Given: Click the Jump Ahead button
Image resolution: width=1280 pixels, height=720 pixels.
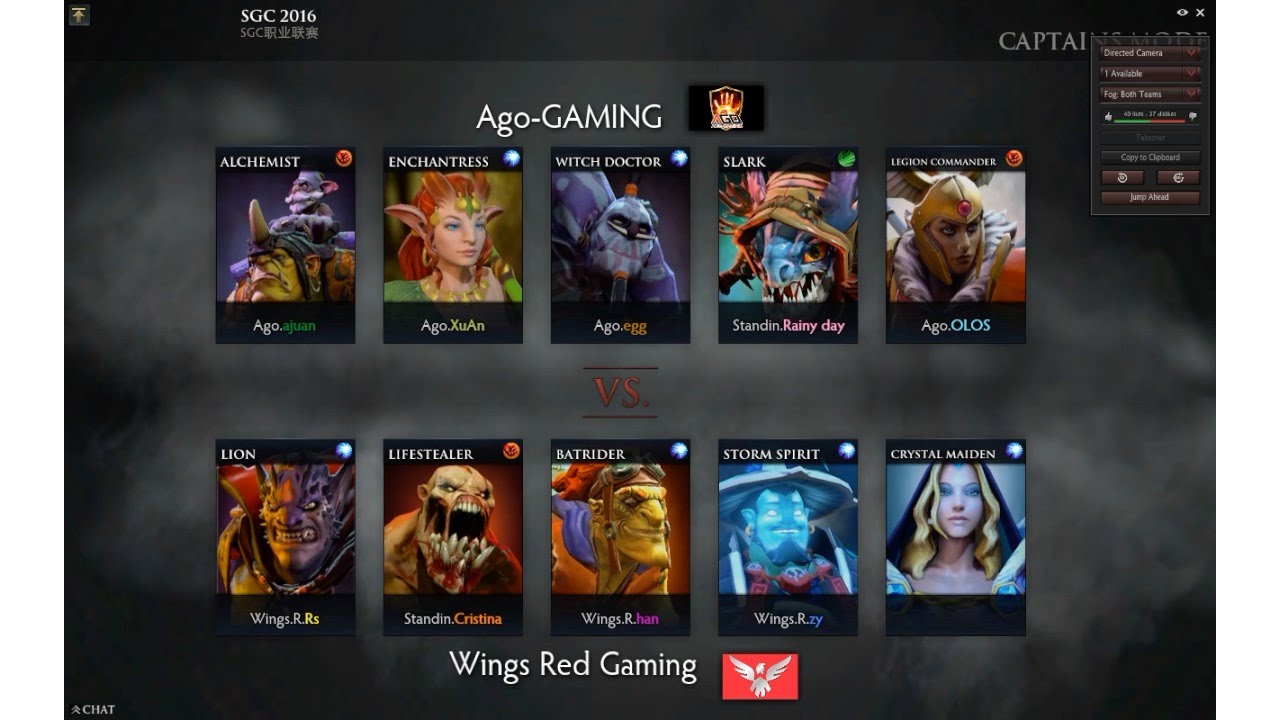Looking at the screenshot, I should click(1150, 197).
